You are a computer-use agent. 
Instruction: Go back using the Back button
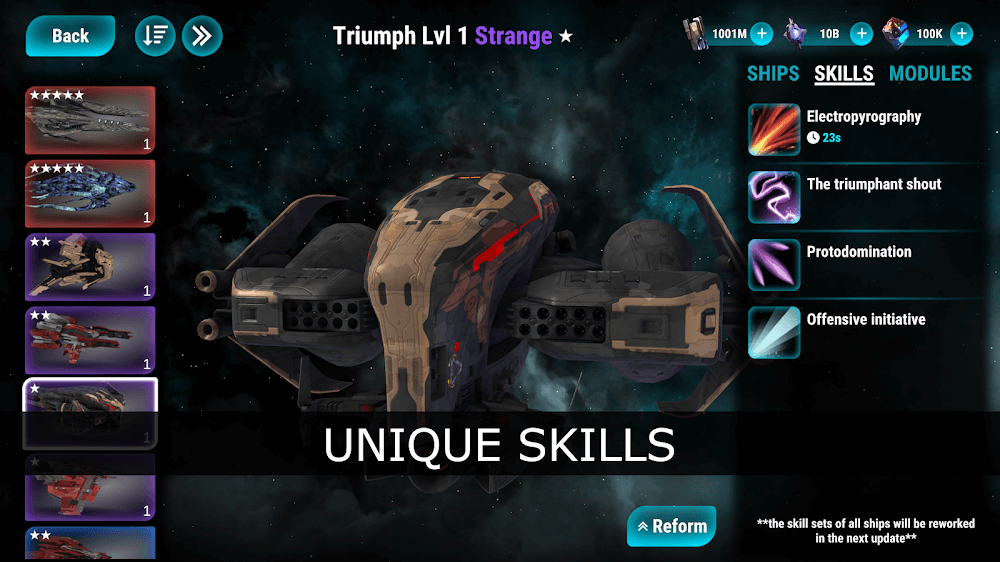pos(70,36)
